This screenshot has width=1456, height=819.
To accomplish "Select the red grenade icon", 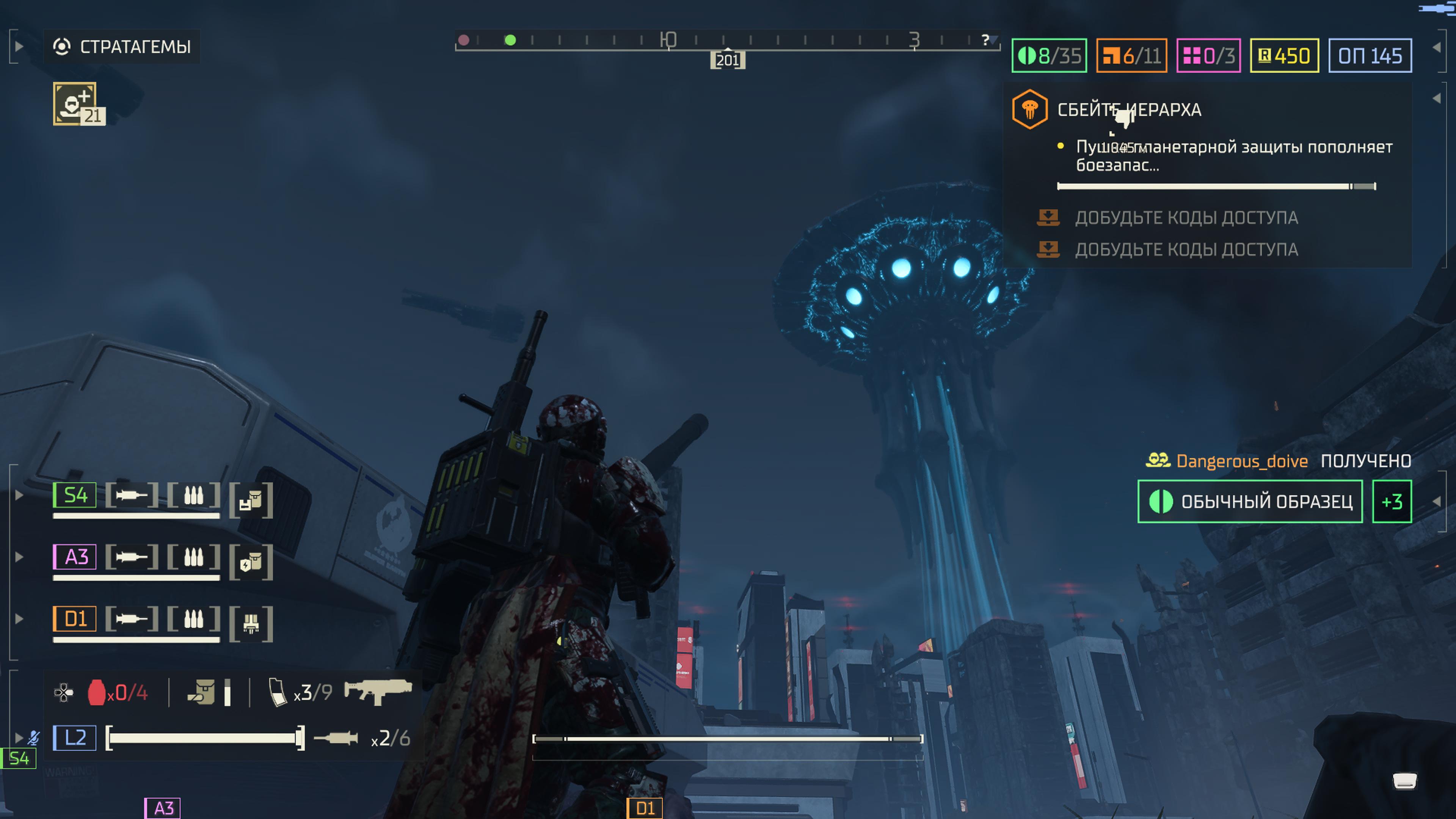I will pos(96,692).
